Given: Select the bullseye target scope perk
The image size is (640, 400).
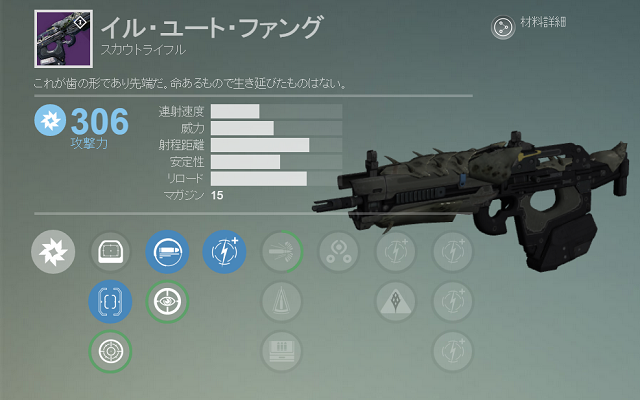Looking at the screenshot, I should click(110, 350).
